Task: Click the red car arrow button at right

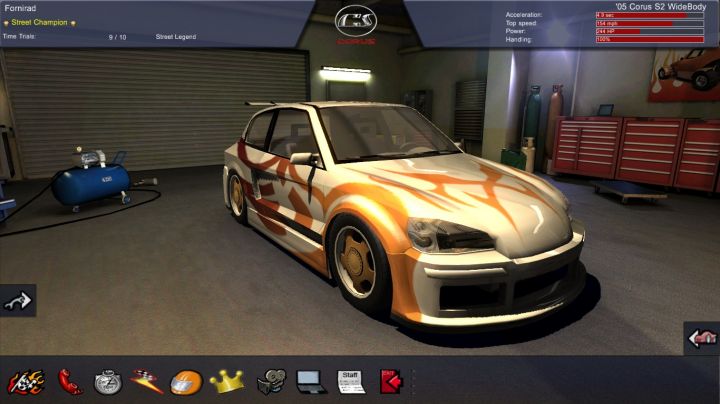Action: tap(702, 338)
